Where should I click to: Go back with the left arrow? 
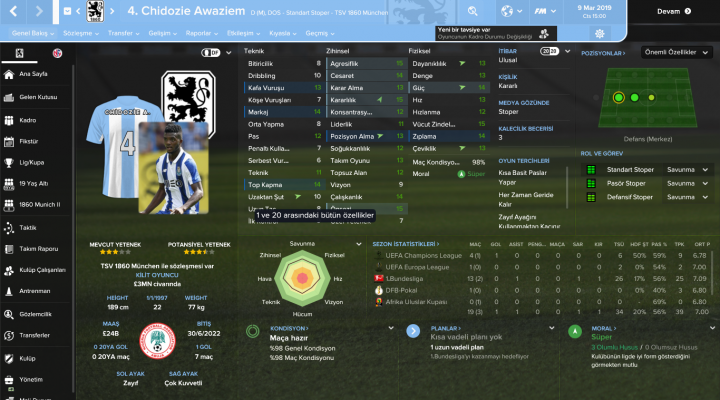tap(13, 12)
